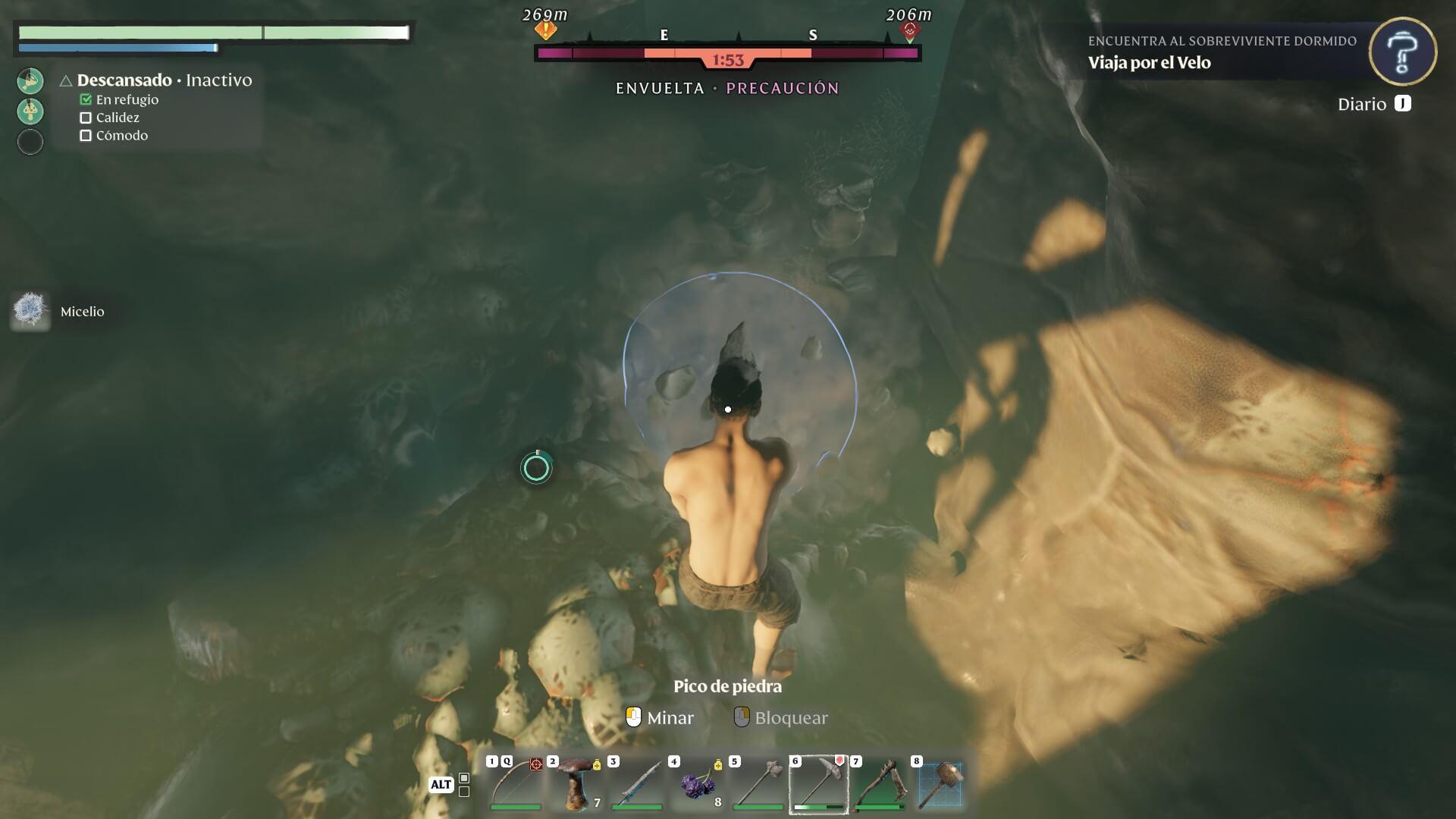This screenshot has height=819, width=1456.
Task: Equip the stone club in slot 5
Action: click(758, 784)
